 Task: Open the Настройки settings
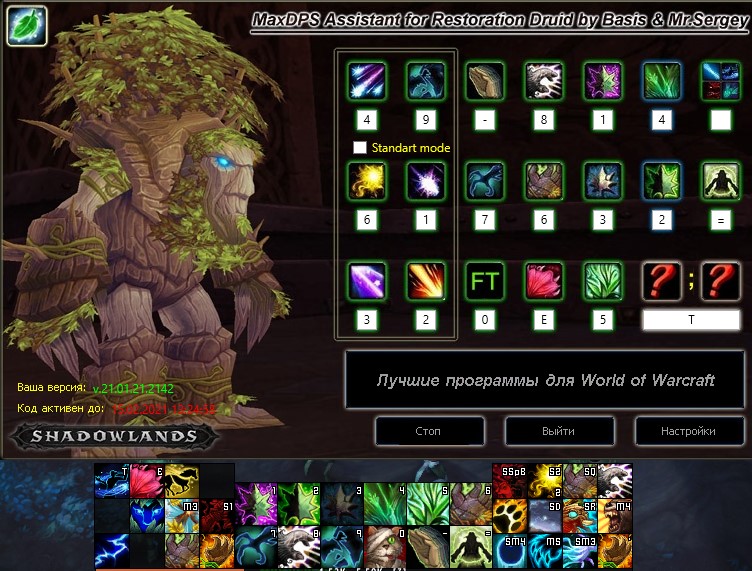(x=688, y=431)
